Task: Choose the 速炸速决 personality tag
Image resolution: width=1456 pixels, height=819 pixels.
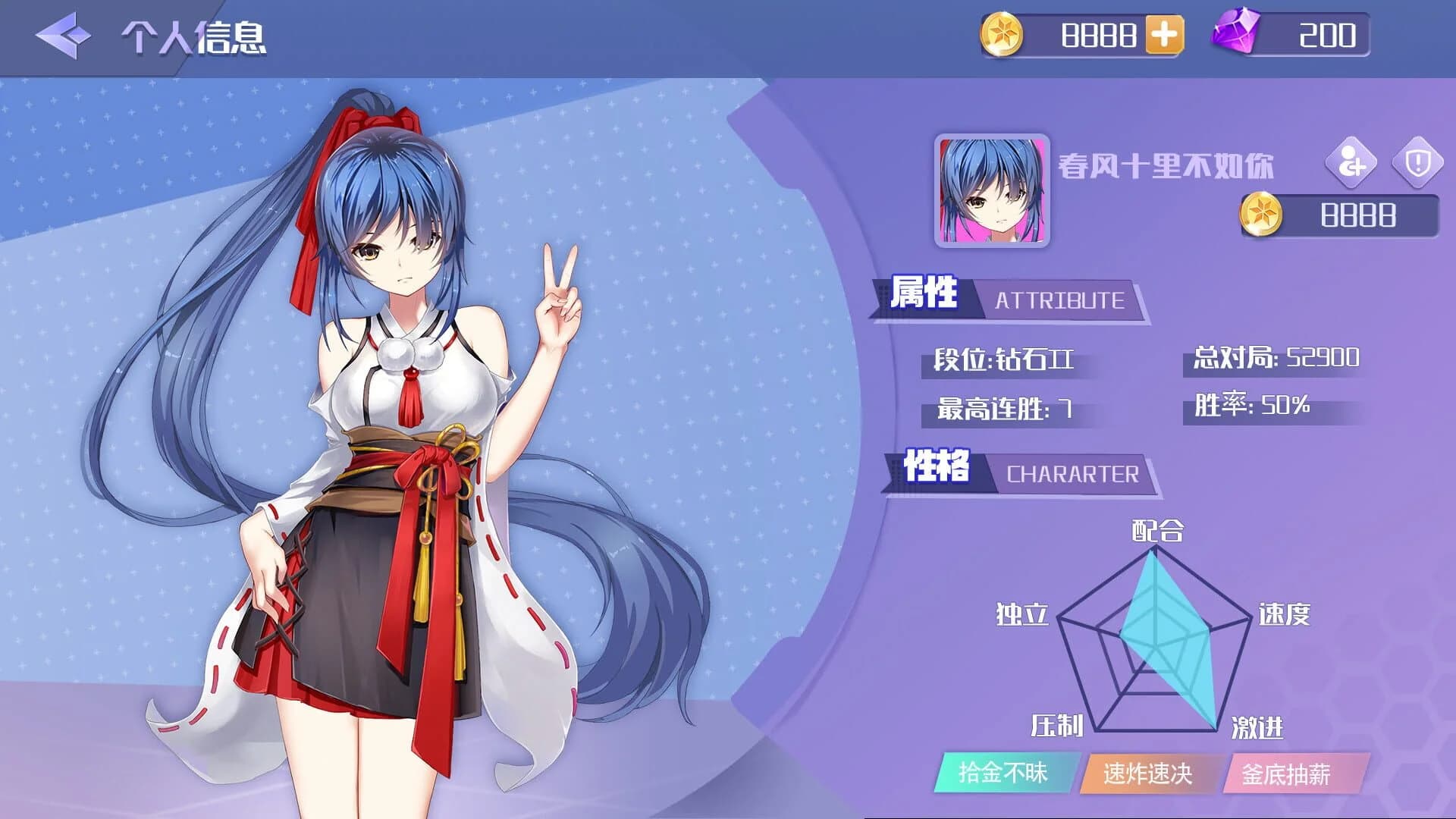Action: (x=1147, y=773)
